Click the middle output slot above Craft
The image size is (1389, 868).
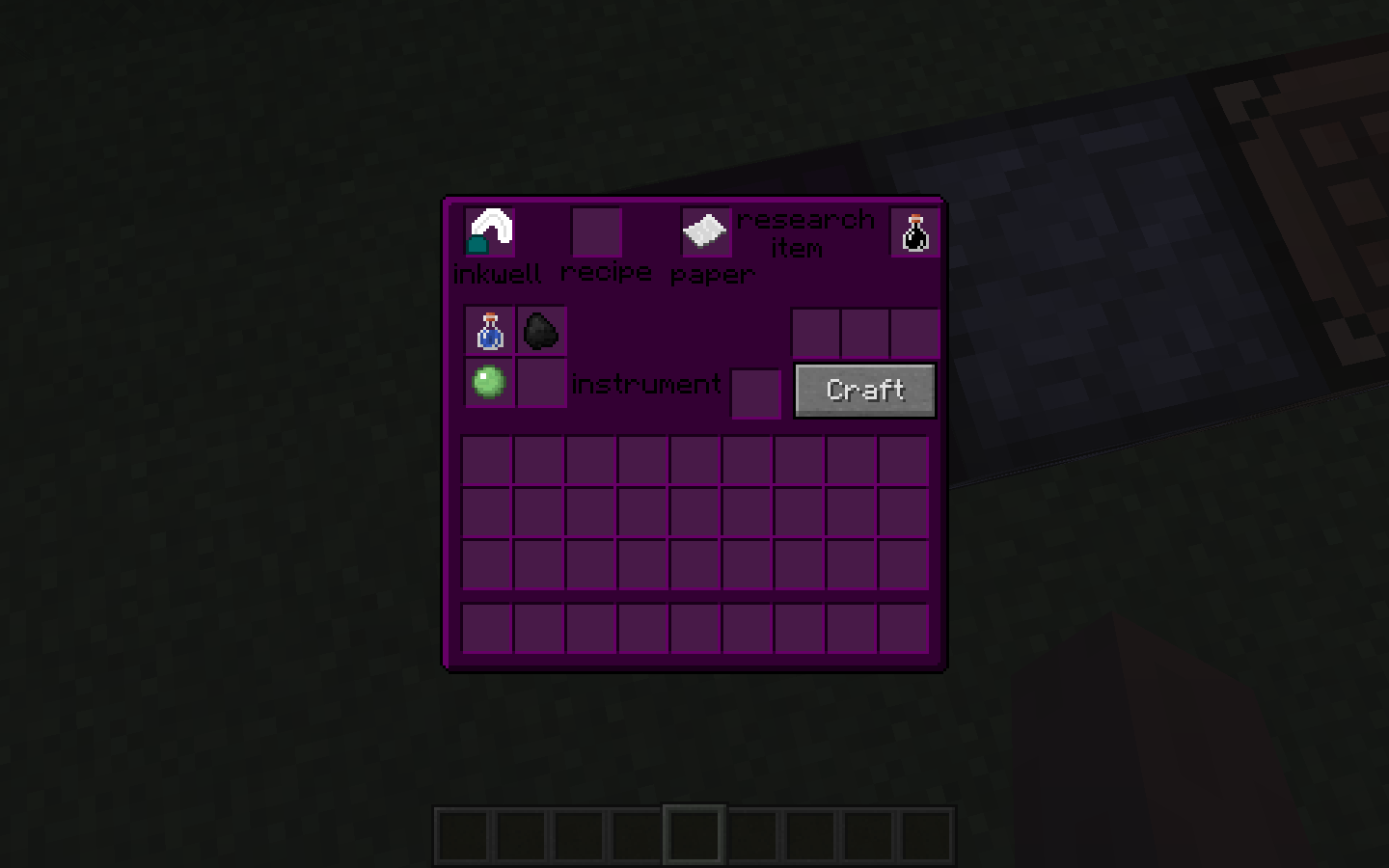(865, 333)
